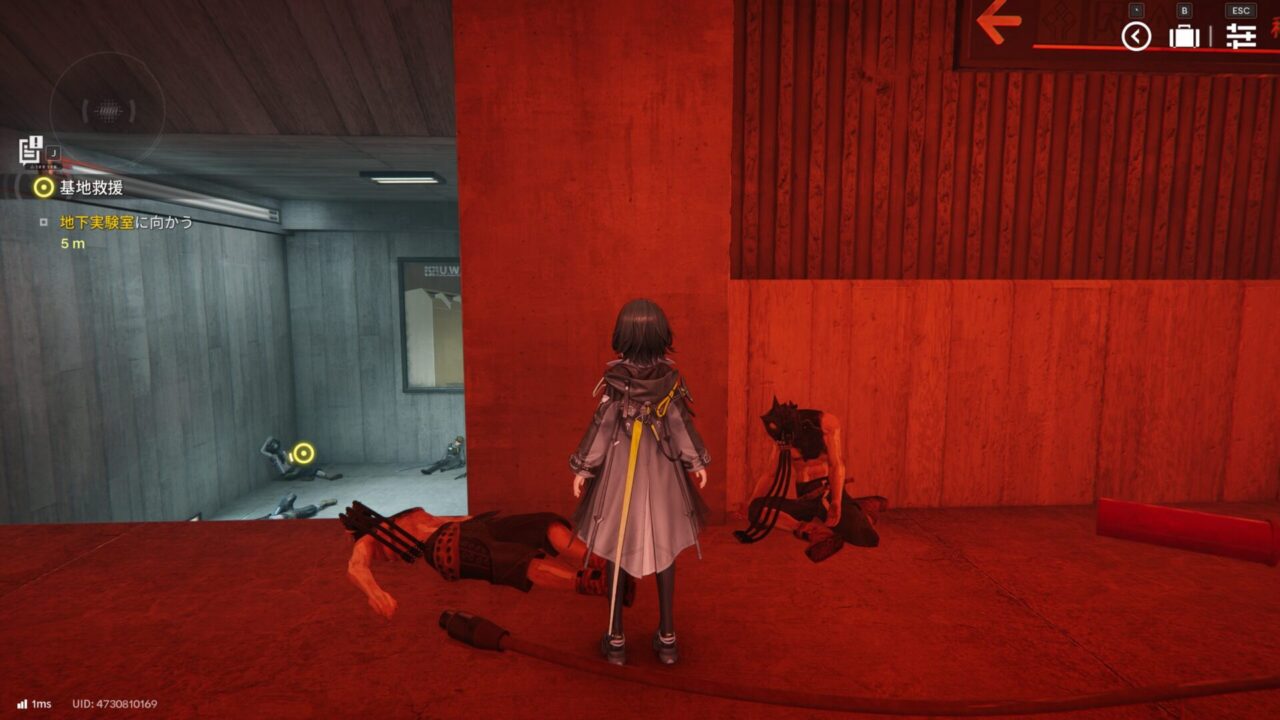Screen dimensions: 1280x720
Task: Click the circular minimap radar
Action: coord(107,110)
